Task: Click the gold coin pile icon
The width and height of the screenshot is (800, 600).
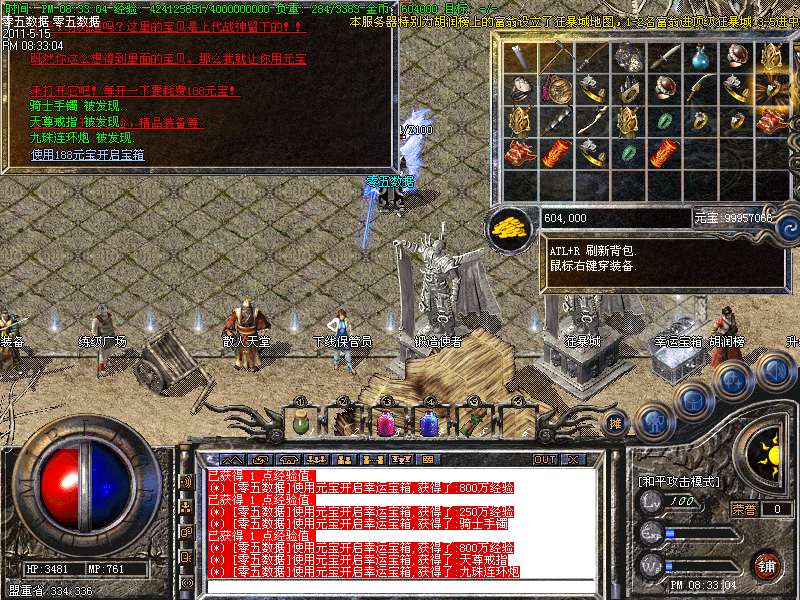Action: [x=510, y=226]
